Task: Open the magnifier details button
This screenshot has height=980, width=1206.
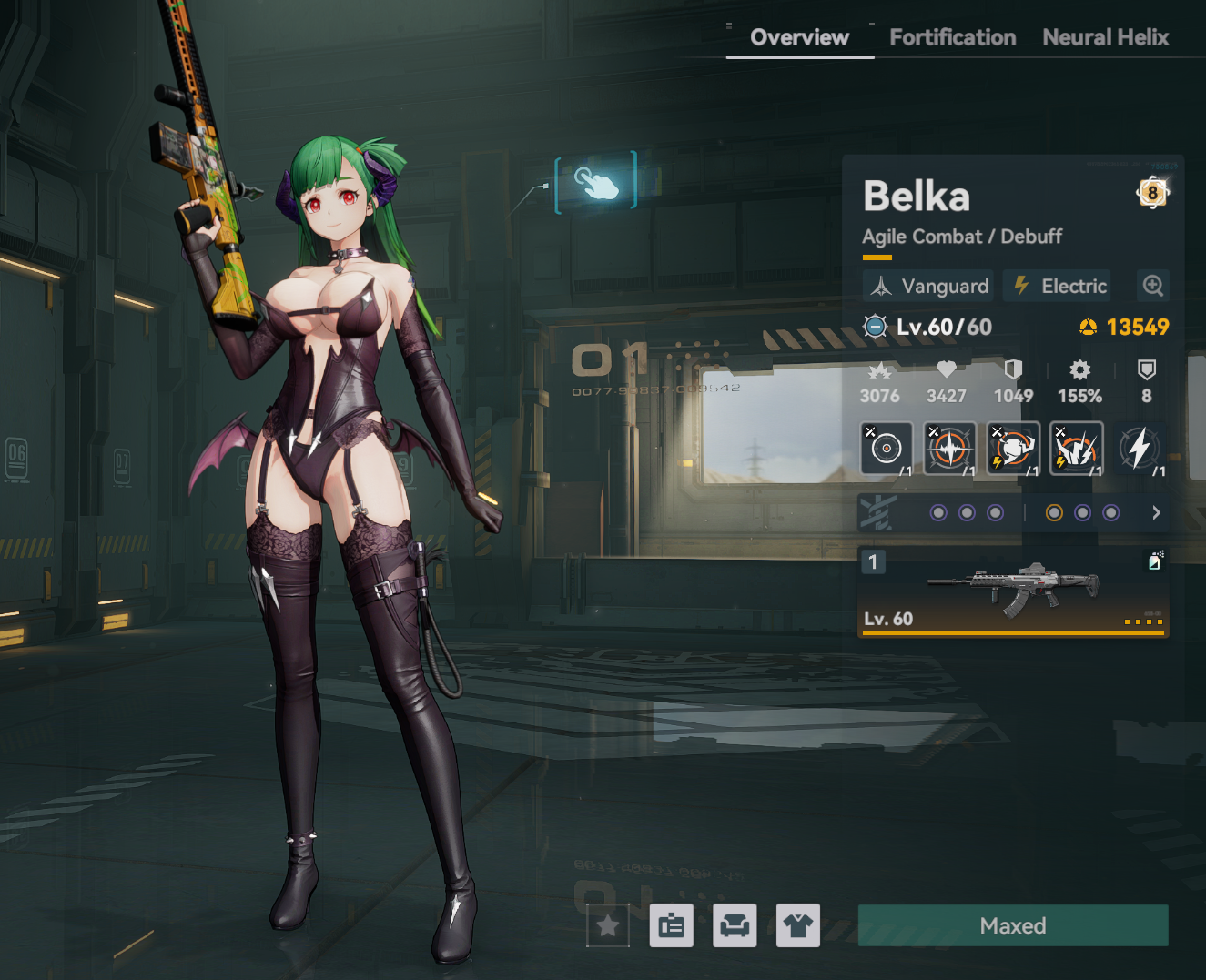Action: pyautogui.click(x=1152, y=286)
